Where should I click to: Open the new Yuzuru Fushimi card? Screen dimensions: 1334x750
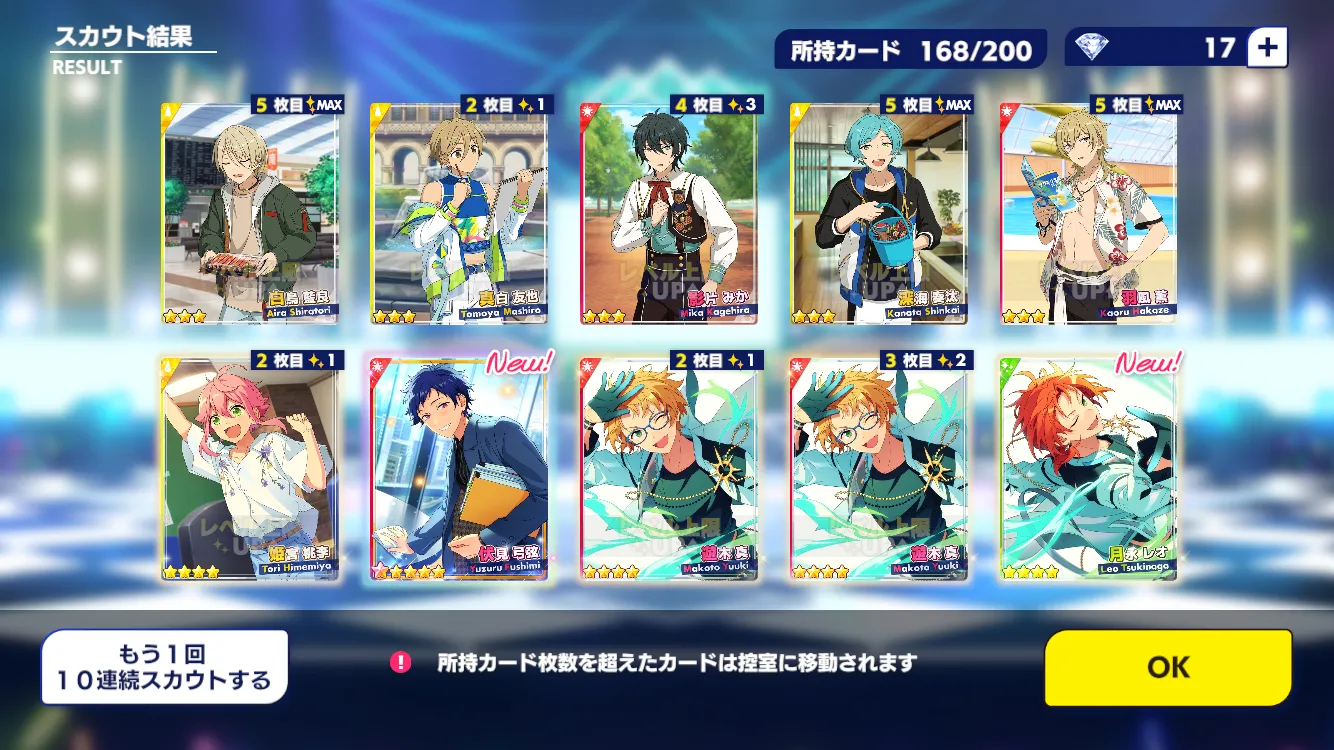(x=459, y=467)
